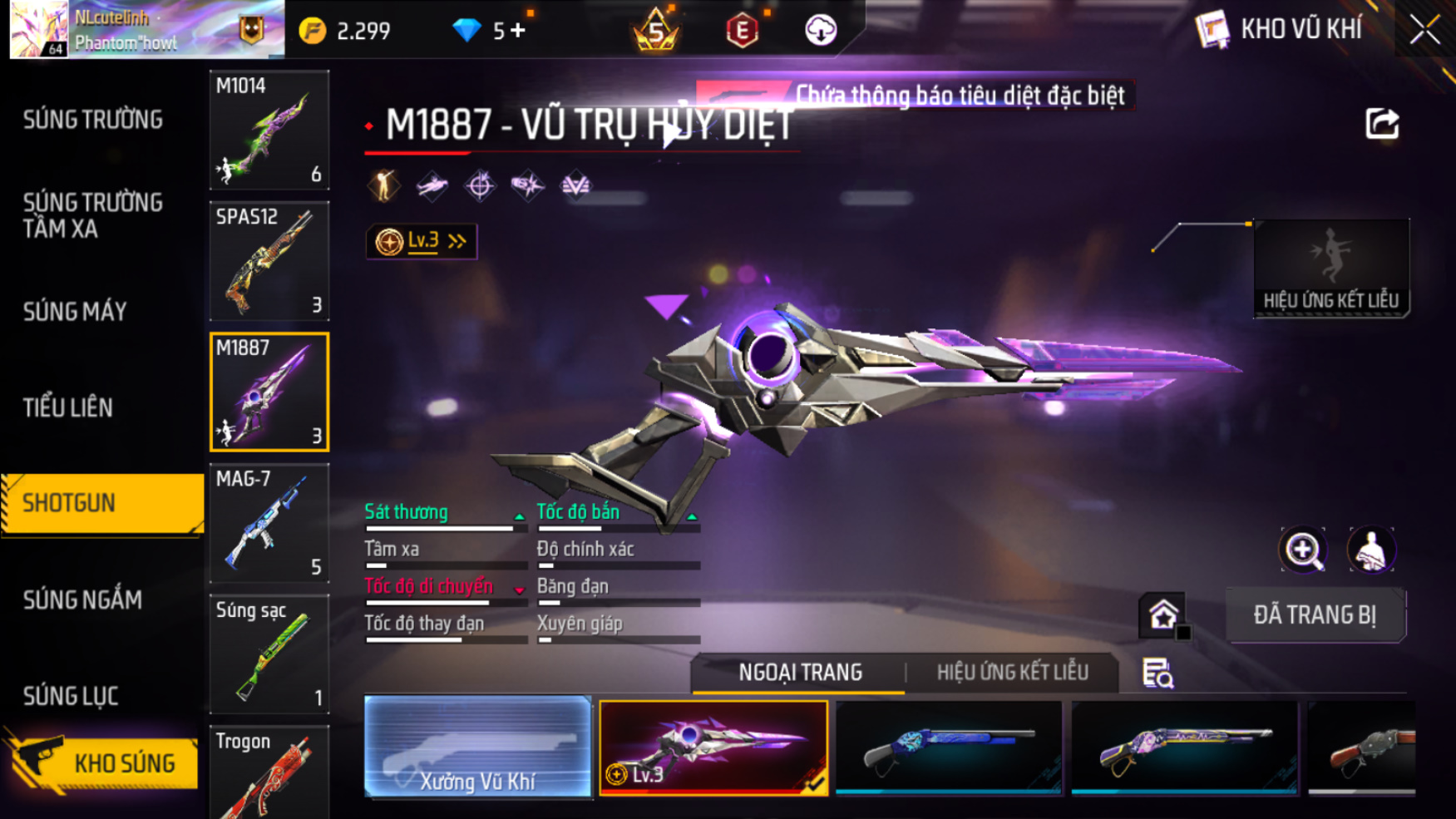Open the Trogon weapon tile
1456x819 pixels.
(x=269, y=773)
